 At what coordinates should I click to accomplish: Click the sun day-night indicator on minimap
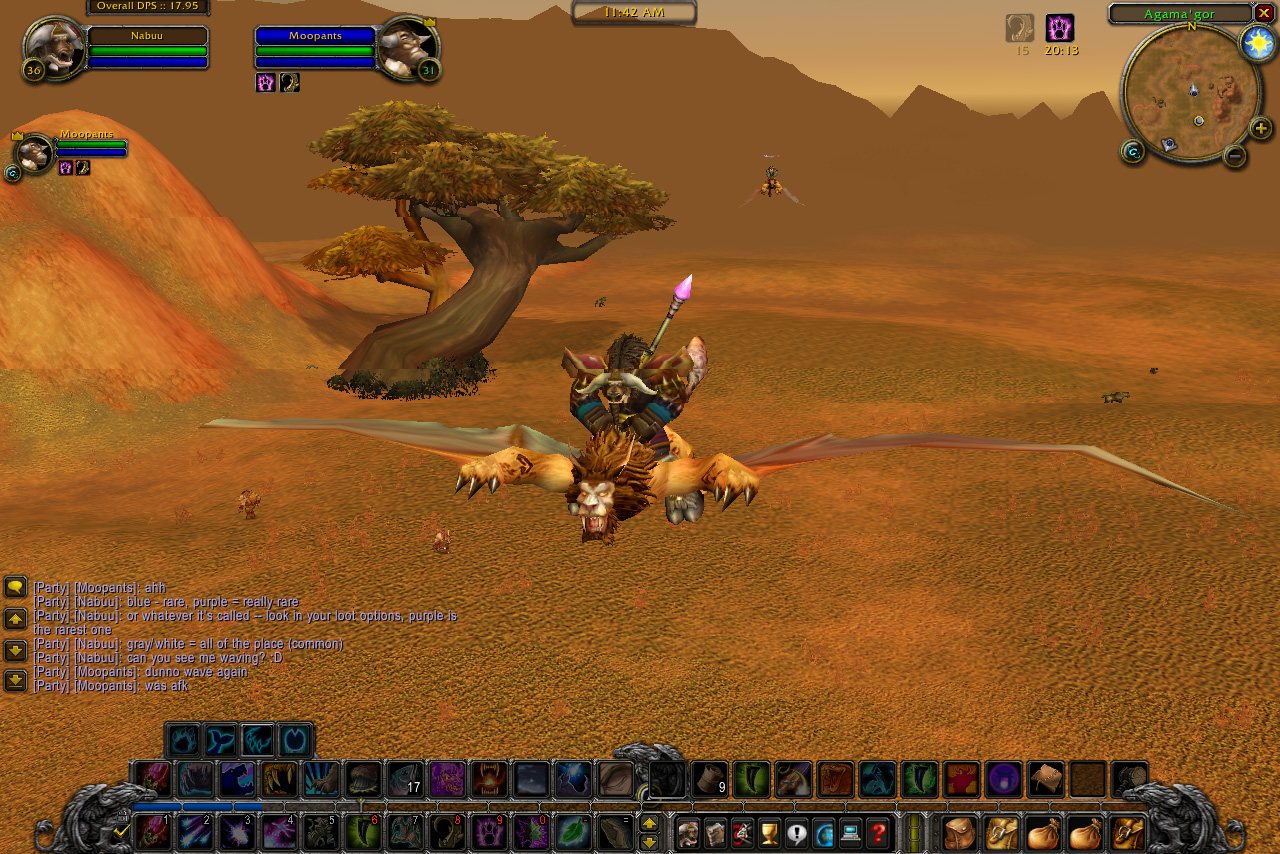1256,43
